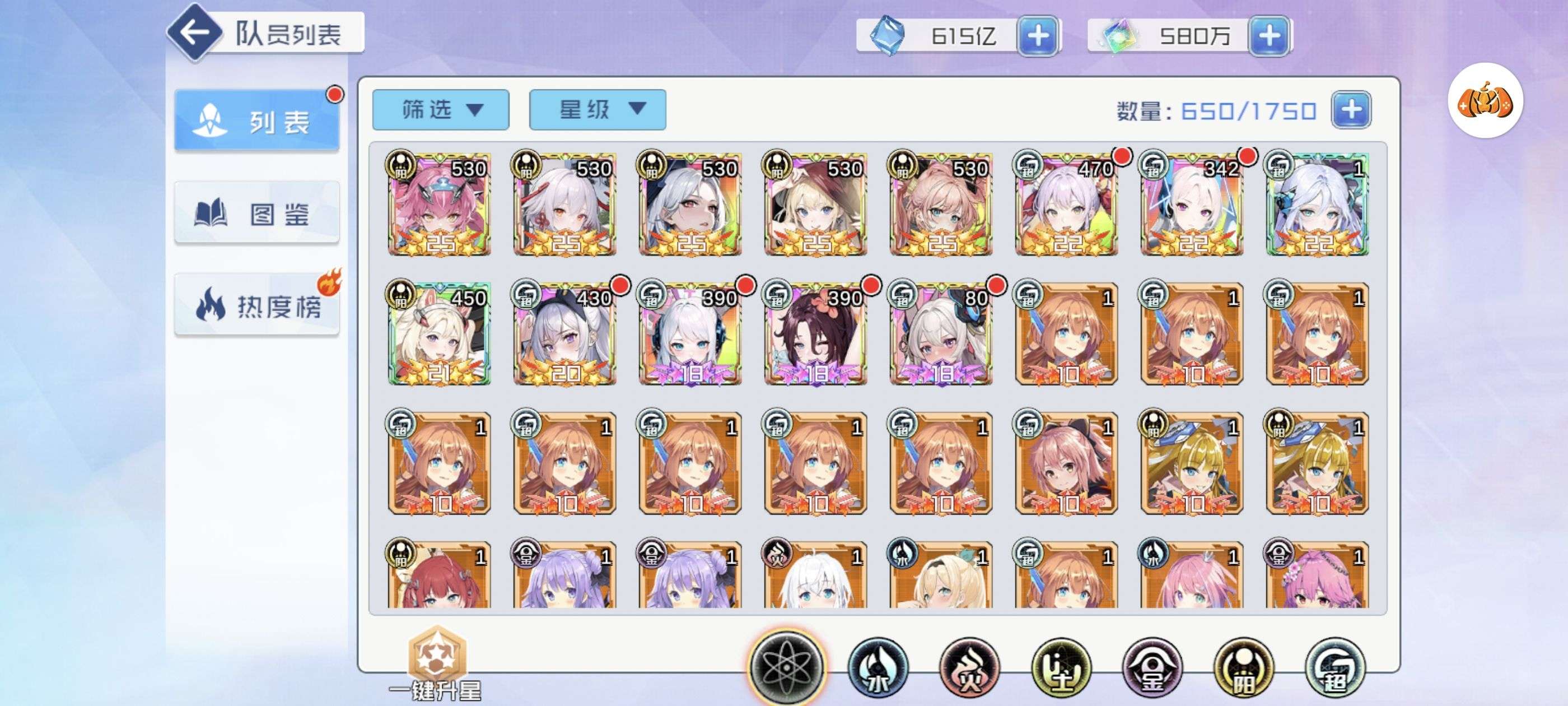Open the 筛选 filter dropdown

click(x=440, y=110)
